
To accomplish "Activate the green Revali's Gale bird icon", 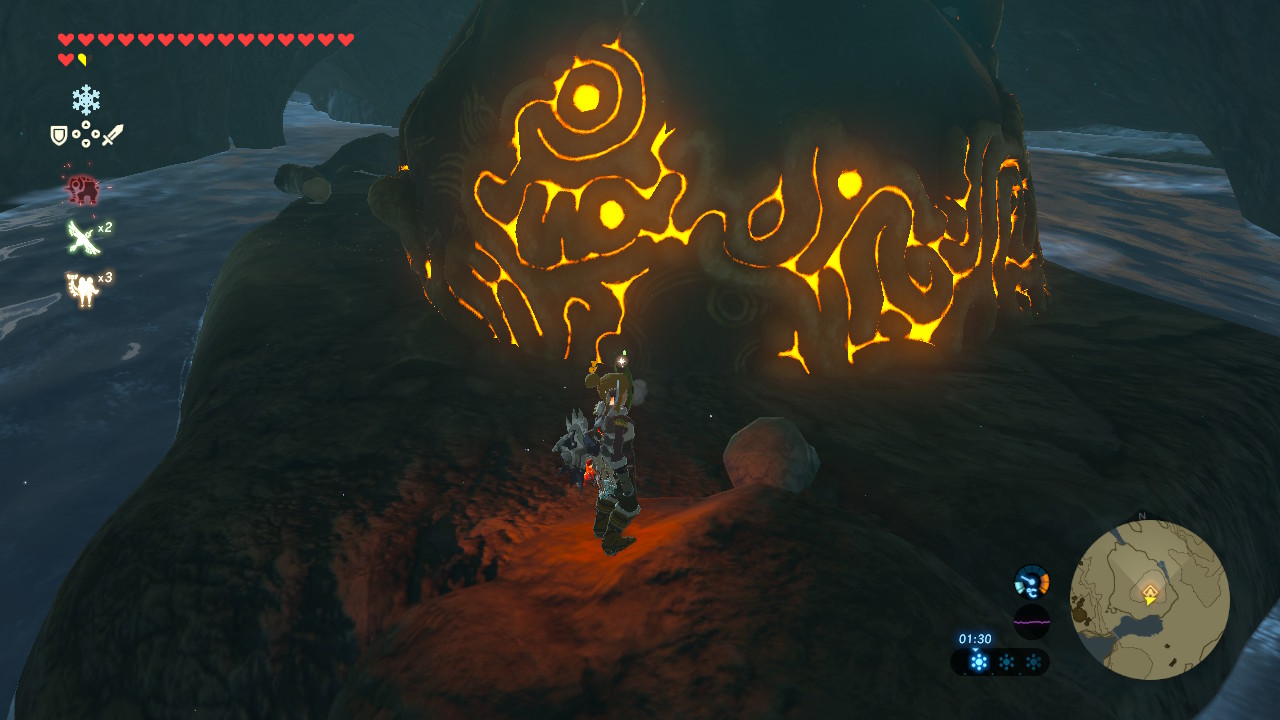I will (80, 238).
